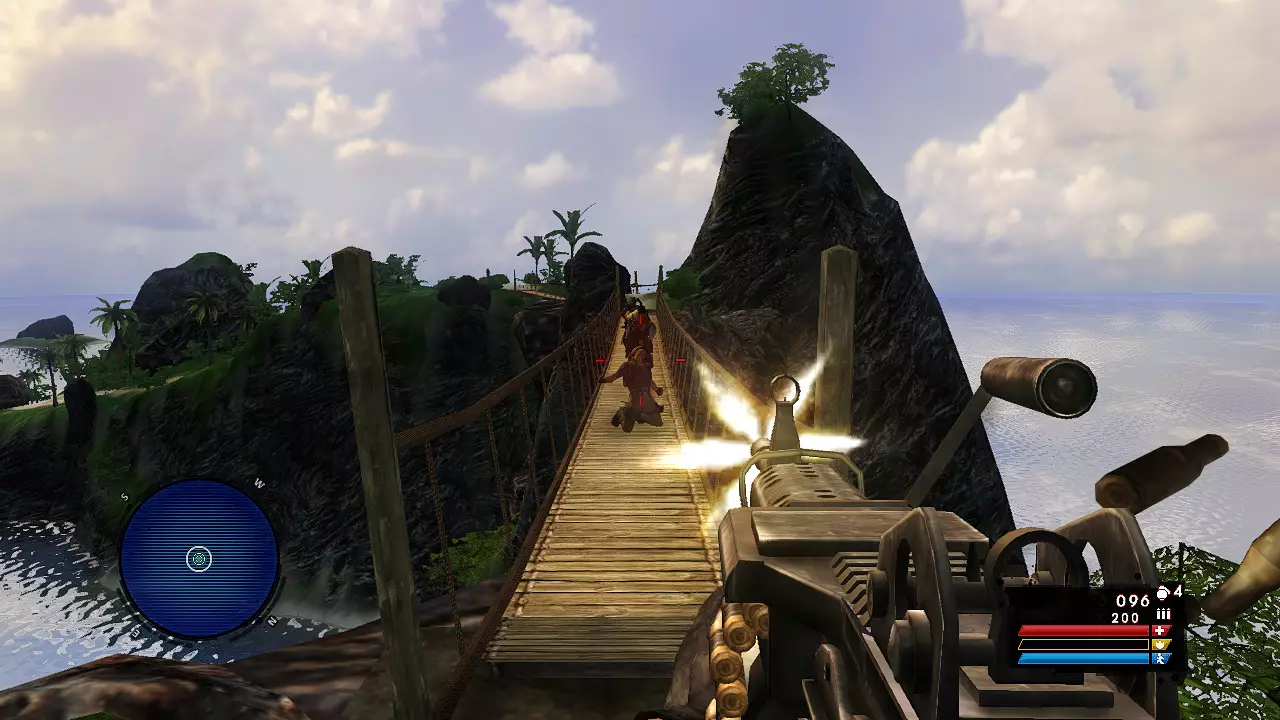1280x720 pixels.
Task: Click the yellow armor shield icon
Action: pyautogui.click(x=1161, y=644)
